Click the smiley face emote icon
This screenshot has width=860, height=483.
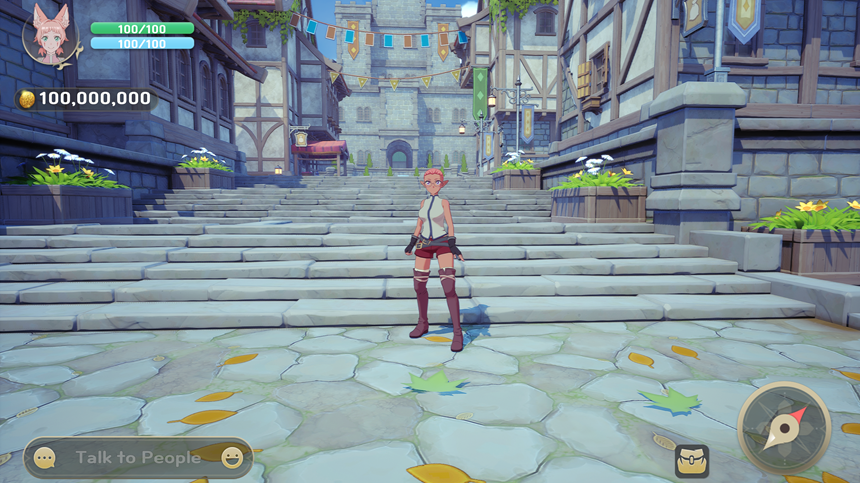[x=232, y=458]
